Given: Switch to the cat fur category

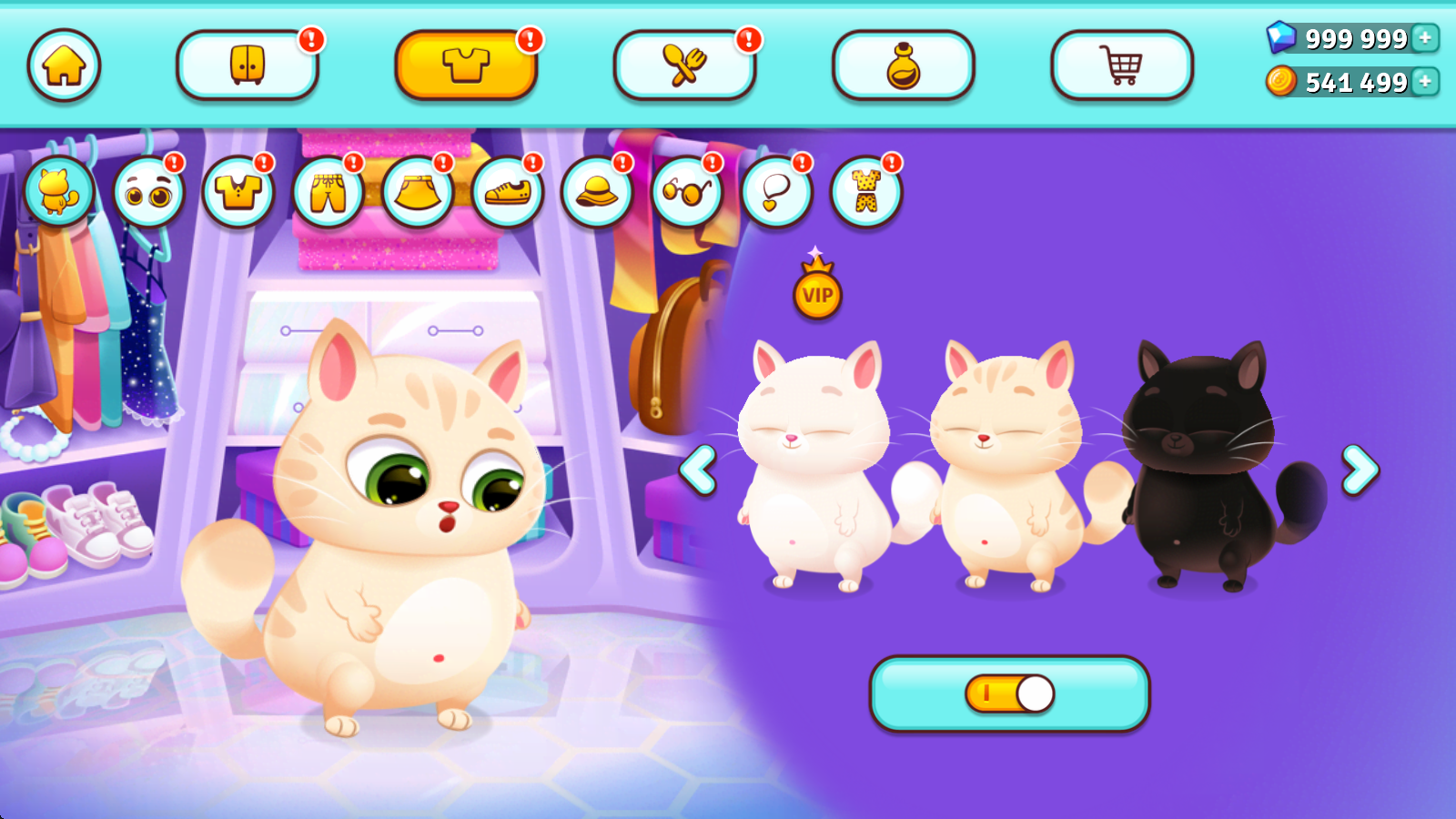Looking at the screenshot, I should pyautogui.click(x=58, y=192).
